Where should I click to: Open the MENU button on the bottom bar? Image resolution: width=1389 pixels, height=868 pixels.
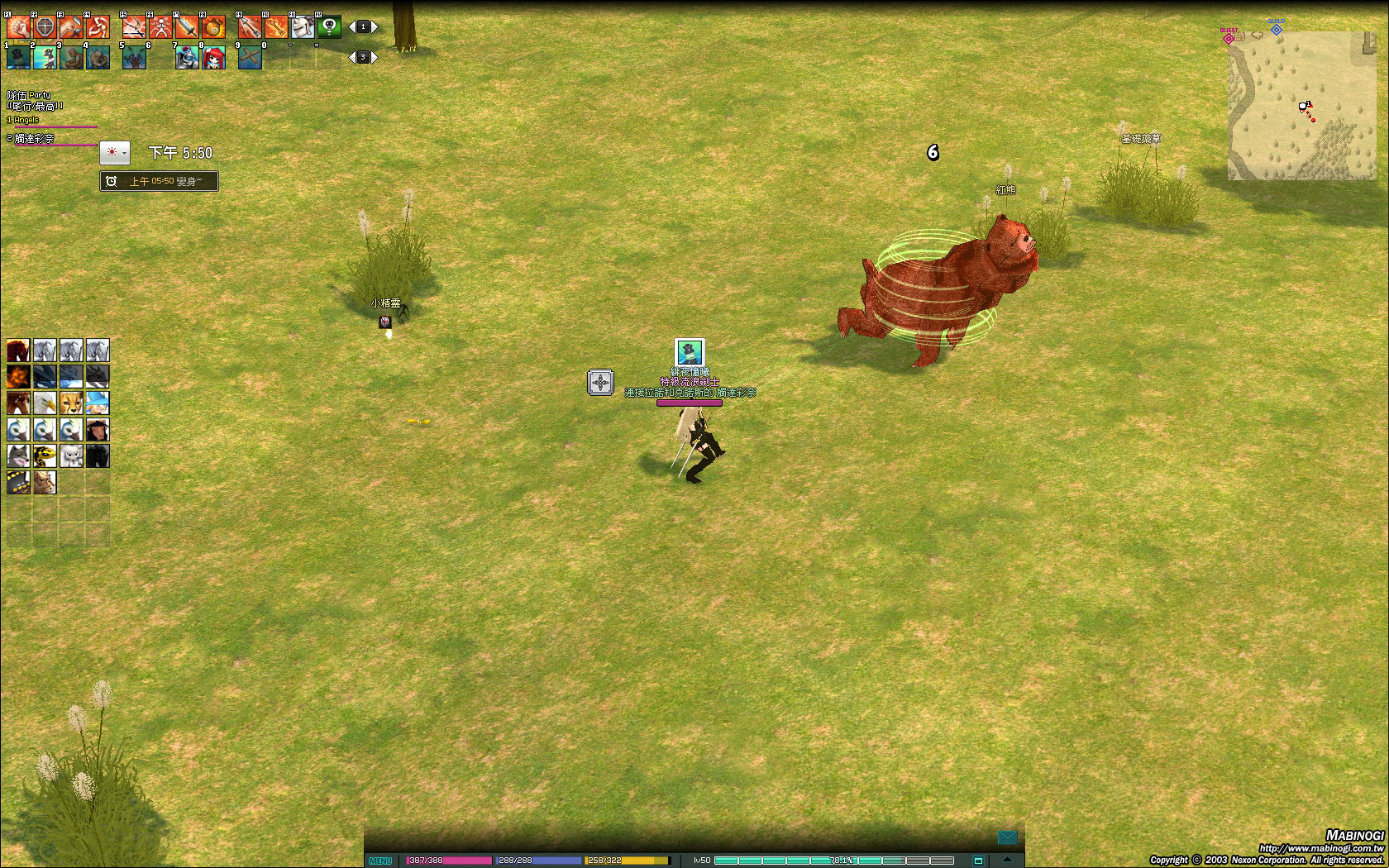pos(380,861)
